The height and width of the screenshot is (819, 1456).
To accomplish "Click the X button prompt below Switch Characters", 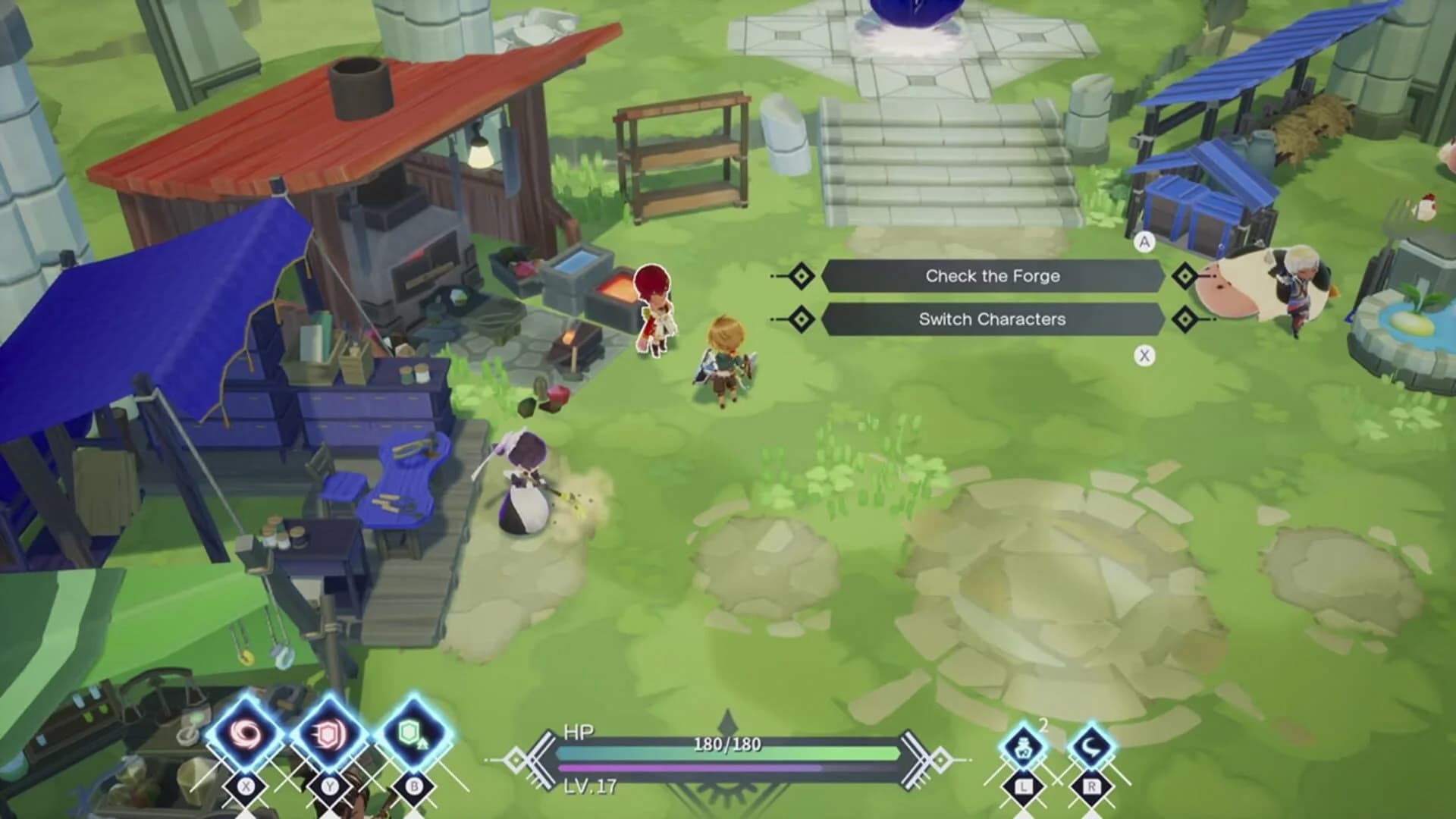I will pyautogui.click(x=1145, y=353).
